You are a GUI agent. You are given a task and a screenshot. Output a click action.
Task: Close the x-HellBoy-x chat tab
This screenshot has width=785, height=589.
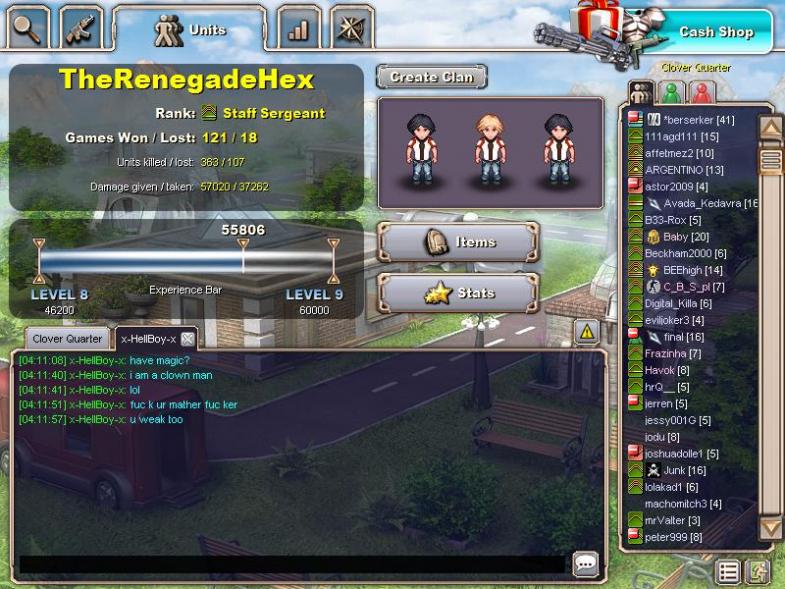tap(187, 339)
